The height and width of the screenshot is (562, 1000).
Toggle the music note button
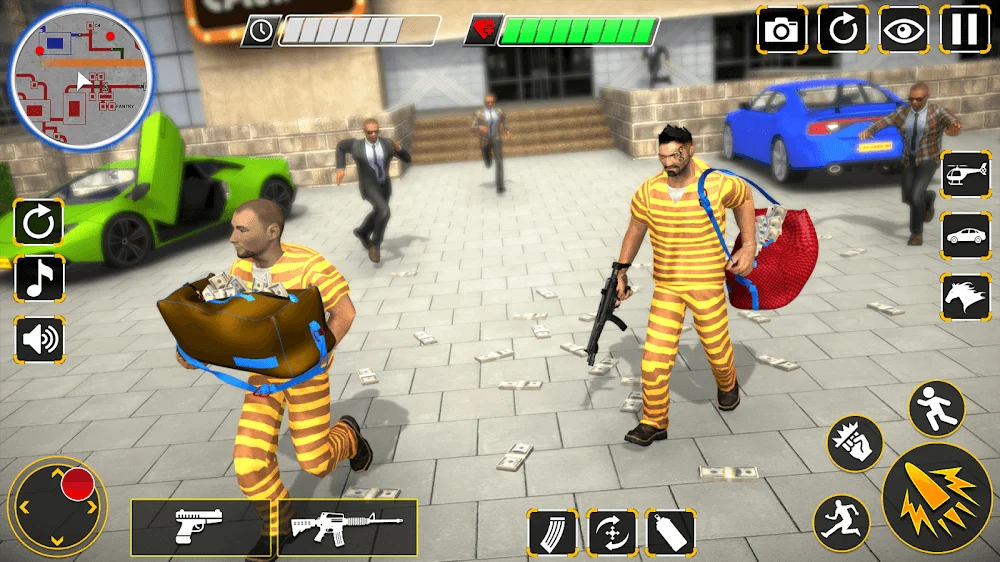[38, 279]
